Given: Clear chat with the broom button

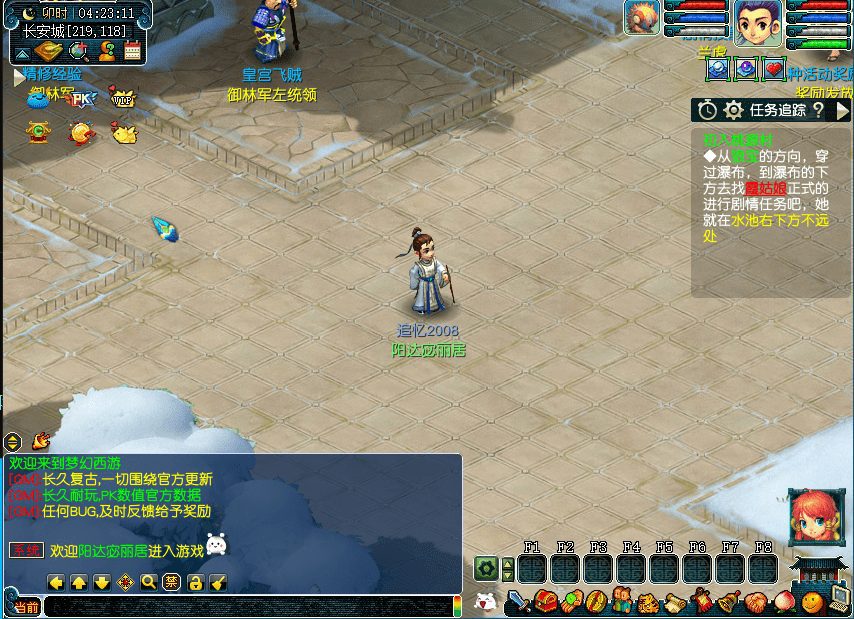Looking at the screenshot, I should 218,582.
